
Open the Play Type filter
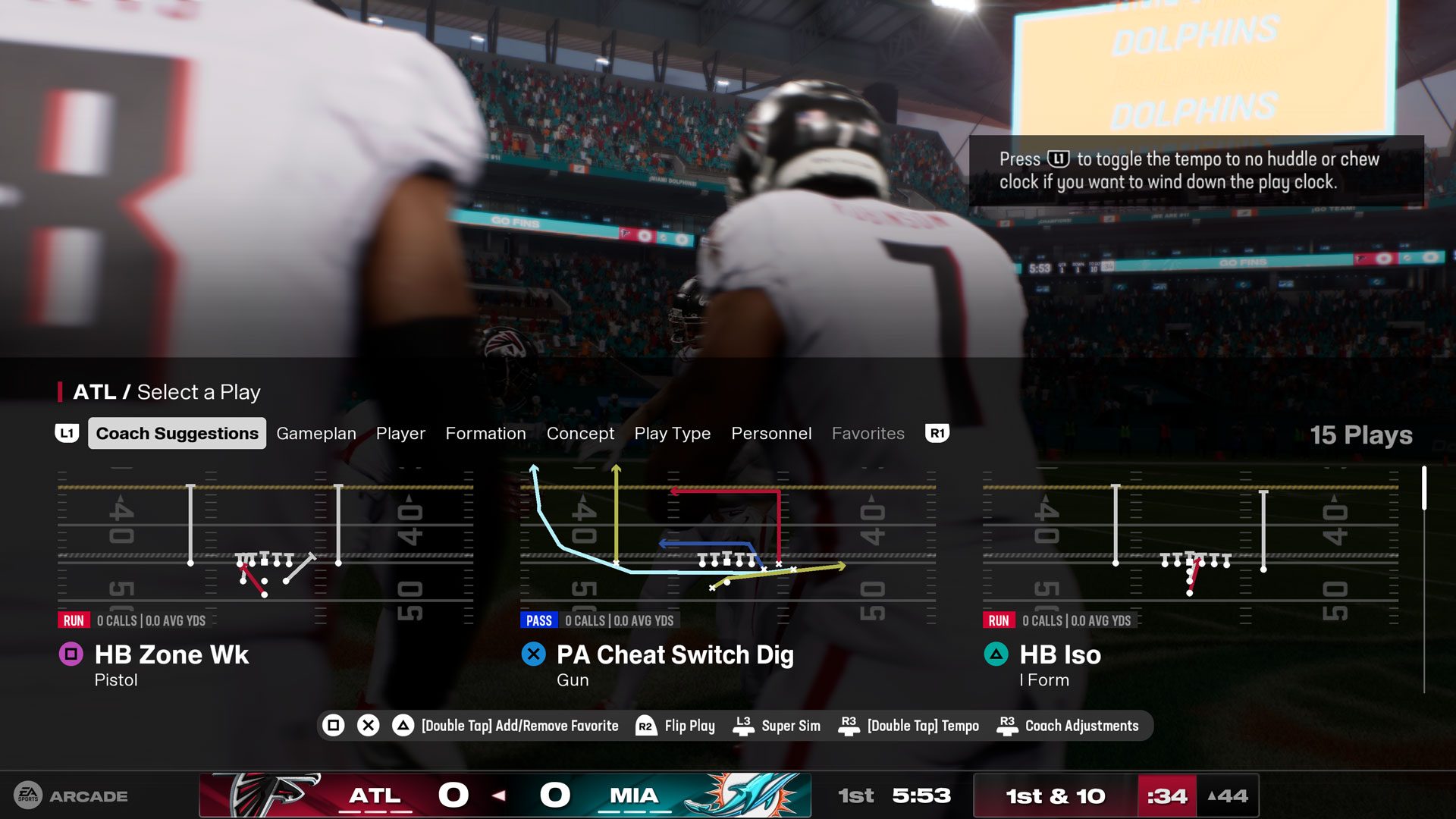click(672, 433)
